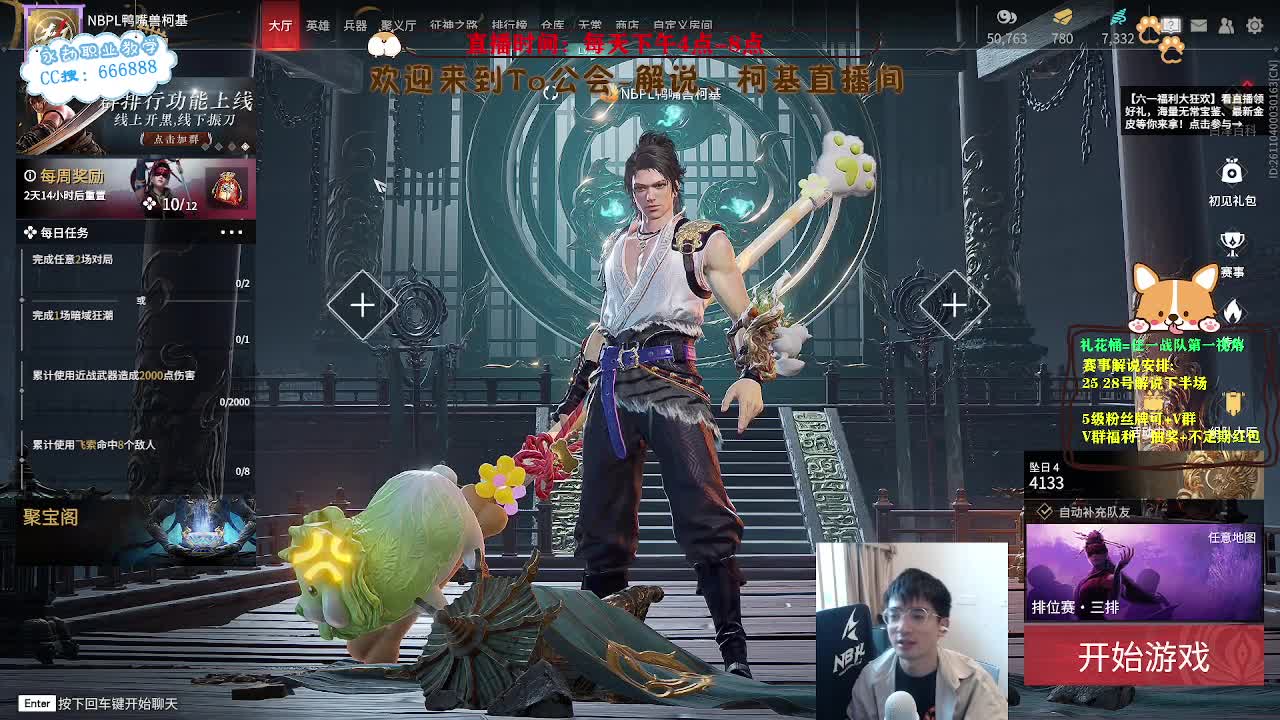Screen dimensions: 1280x720
Task: Open the mail envelope icon top right
Action: [1198, 24]
